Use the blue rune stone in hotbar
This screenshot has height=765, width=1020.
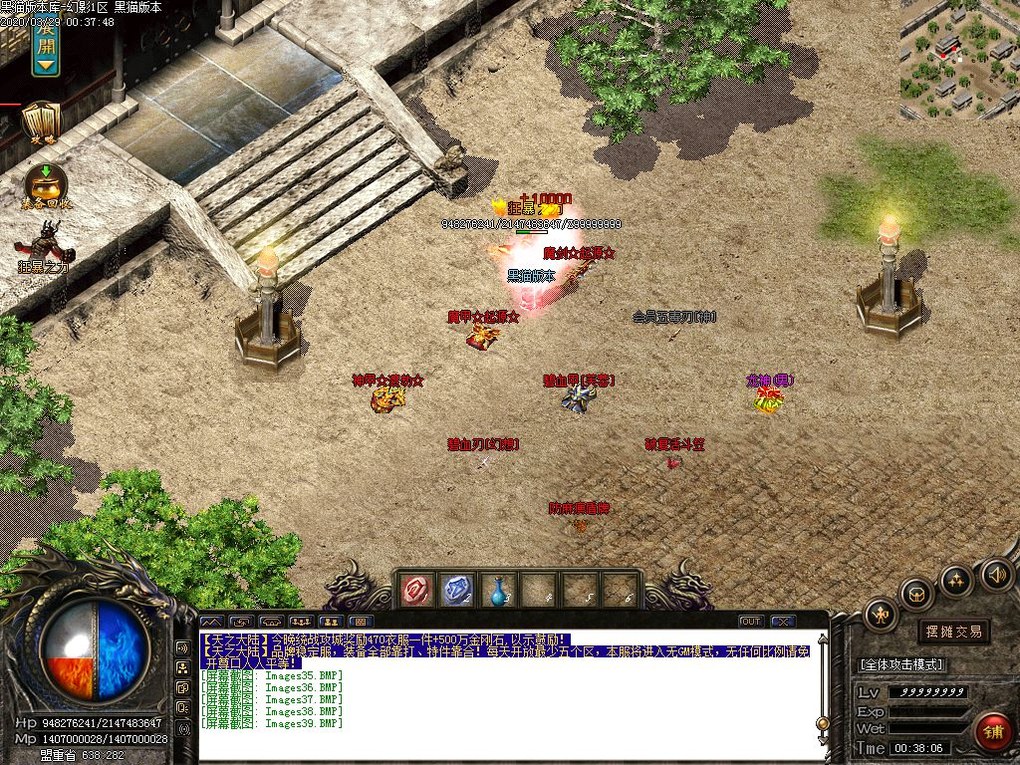point(458,590)
